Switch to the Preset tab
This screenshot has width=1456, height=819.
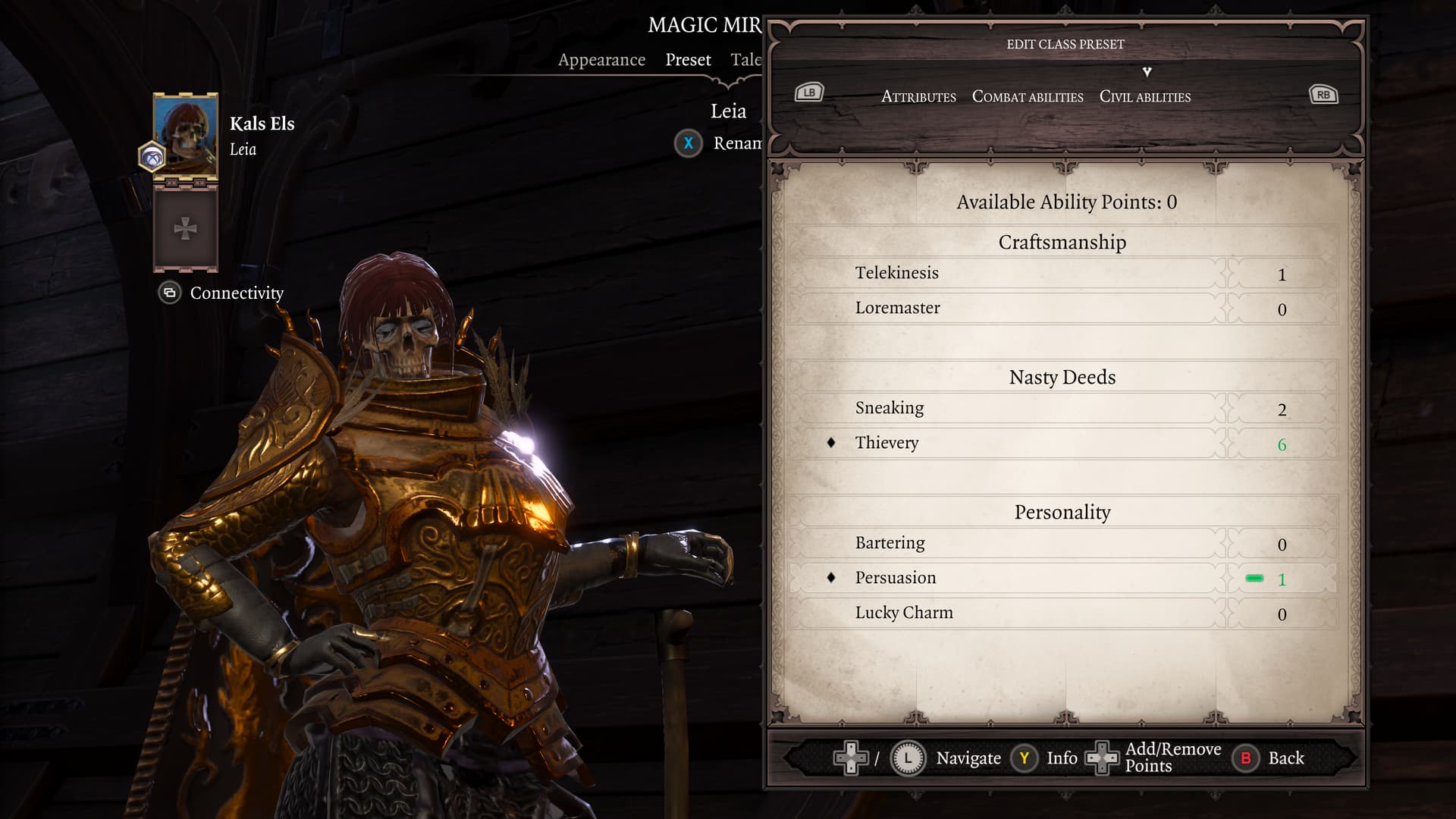click(688, 60)
